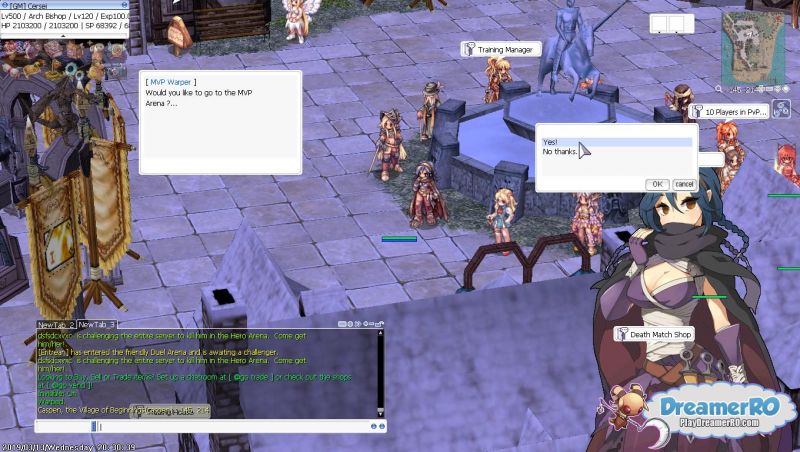This screenshot has width=800, height=452.
Task: Open the "10 Players in PvP" chat room
Action: point(735,112)
